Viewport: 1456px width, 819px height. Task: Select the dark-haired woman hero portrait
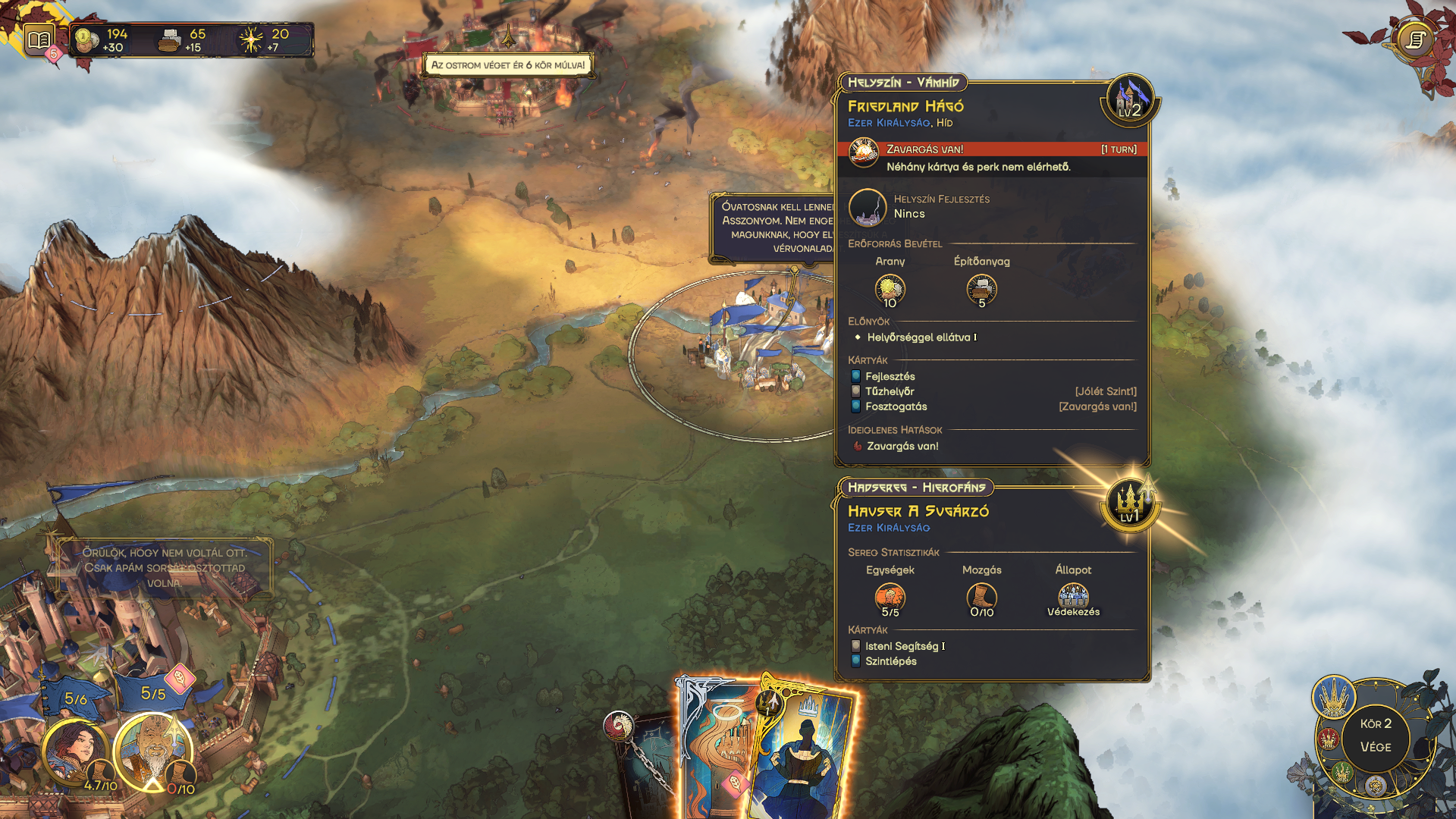click(x=74, y=751)
